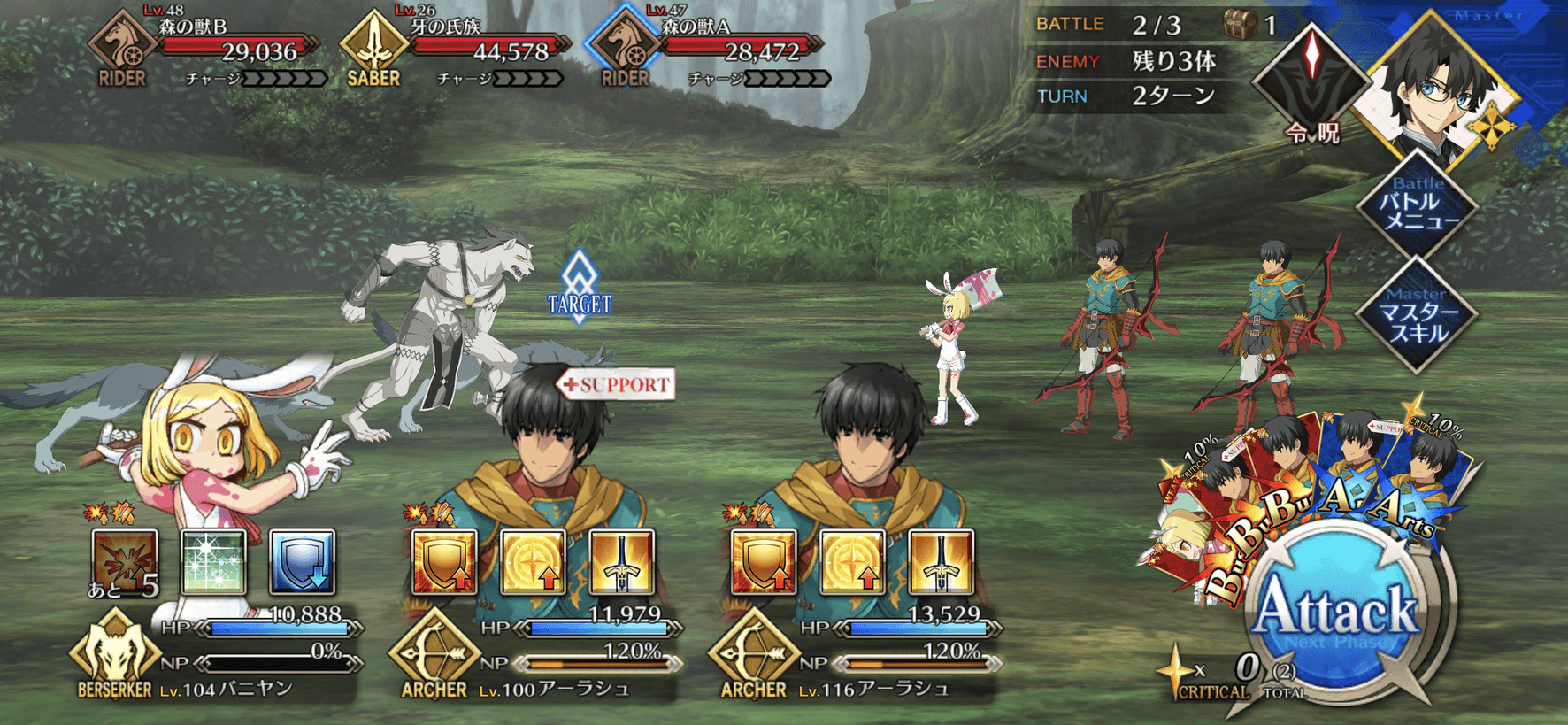Screen dimensions: 1568x725
Task: Use Bunyan's blue shield-down skill
Action: tap(302, 562)
